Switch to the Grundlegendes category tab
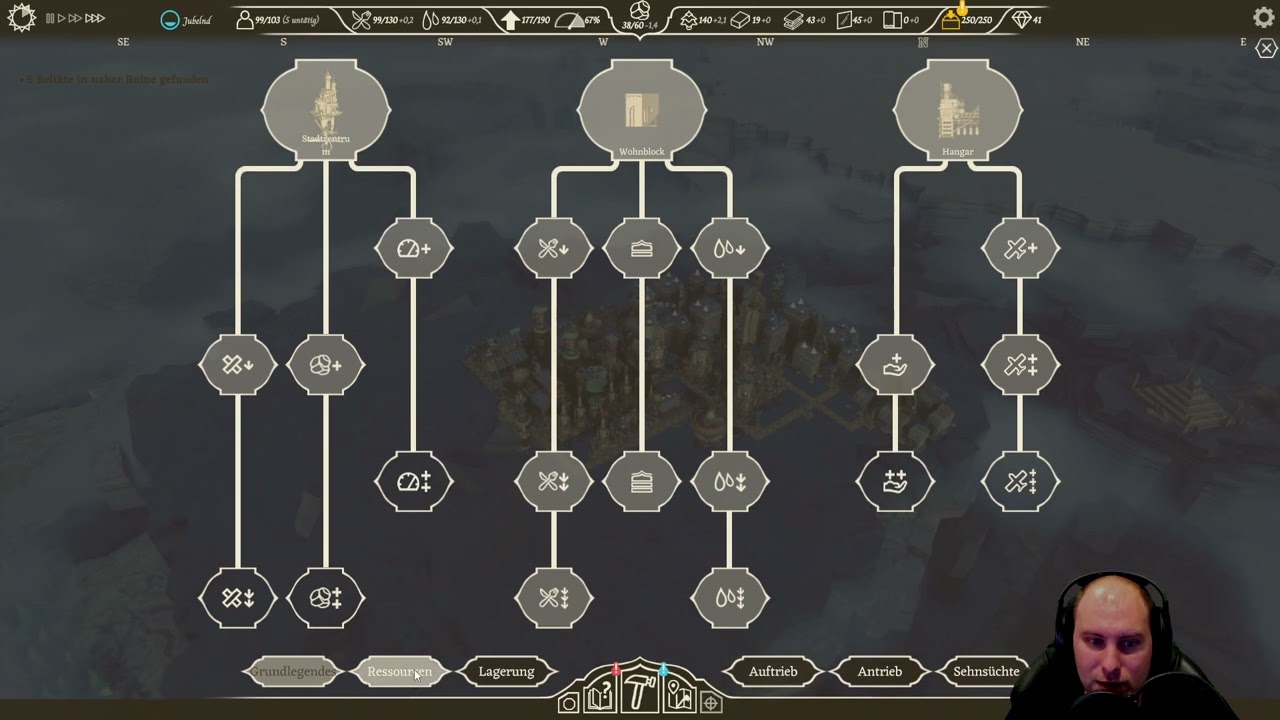Image resolution: width=1280 pixels, height=720 pixels. point(292,671)
